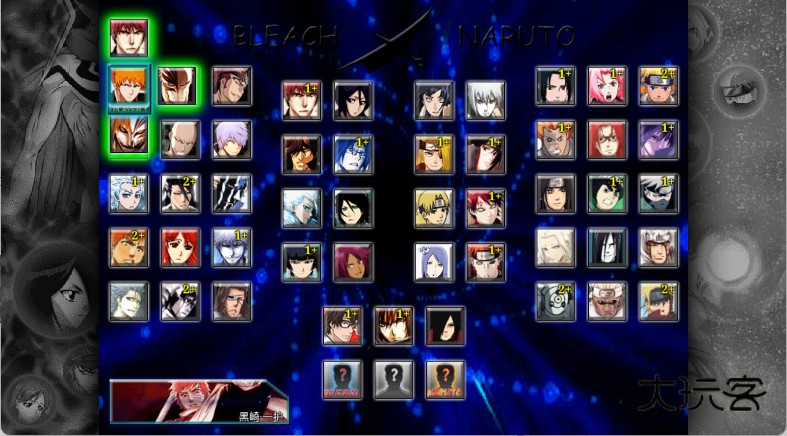Choose blue-haired Konan portrait
Image resolution: width=787 pixels, height=436 pixels.
[x=434, y=262]
